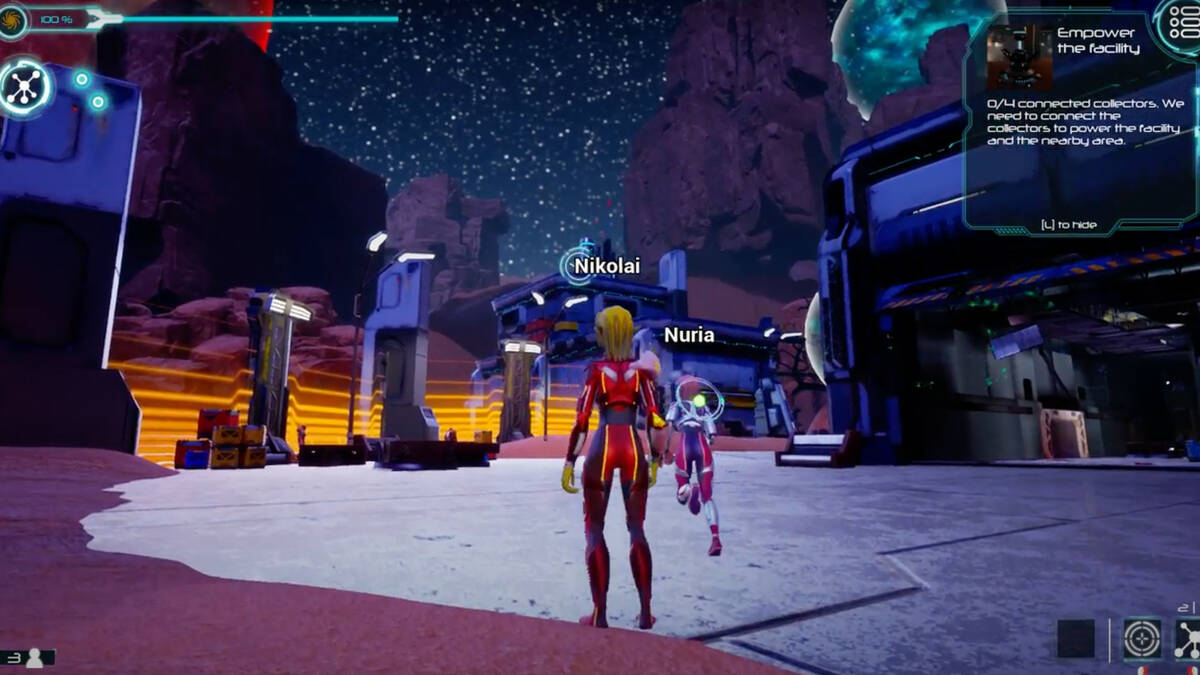Click the orange swirl energy icon

pyautogui.click(x=13, y=19)
